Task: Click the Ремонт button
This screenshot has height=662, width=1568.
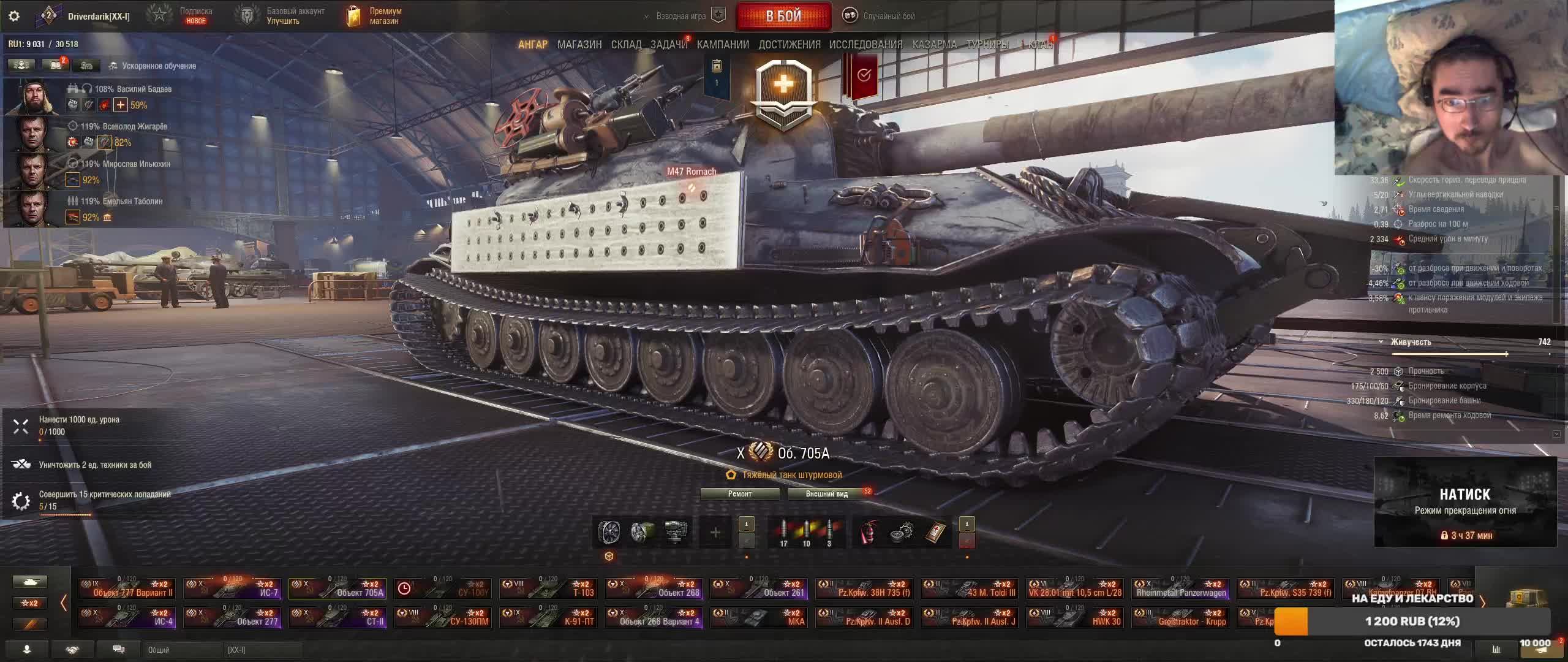Action: [x=740, y=494]
